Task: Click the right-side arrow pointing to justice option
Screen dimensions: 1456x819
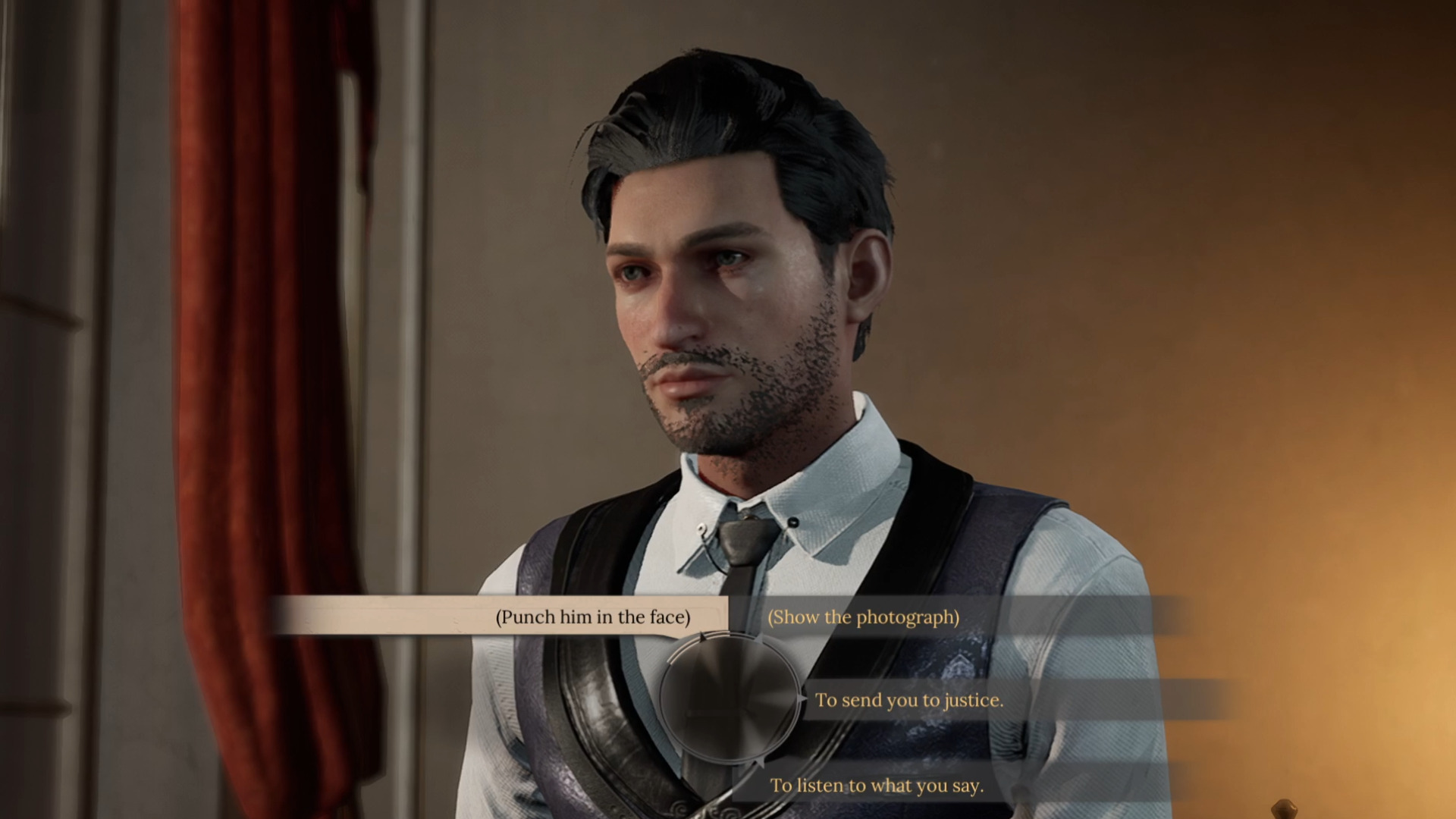Action: coord(801,698)
